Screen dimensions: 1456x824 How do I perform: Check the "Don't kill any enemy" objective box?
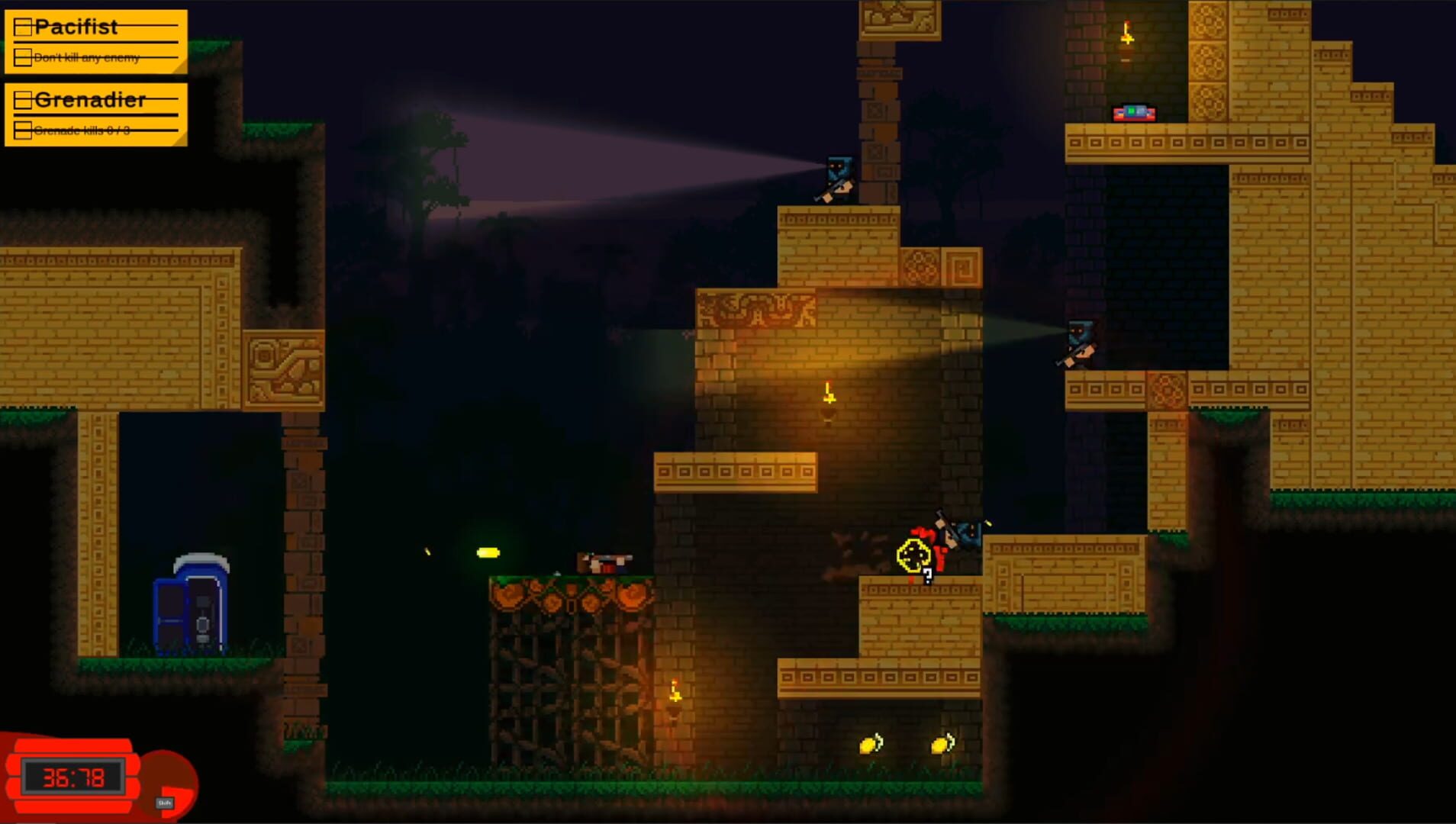[x=22, y=56]
